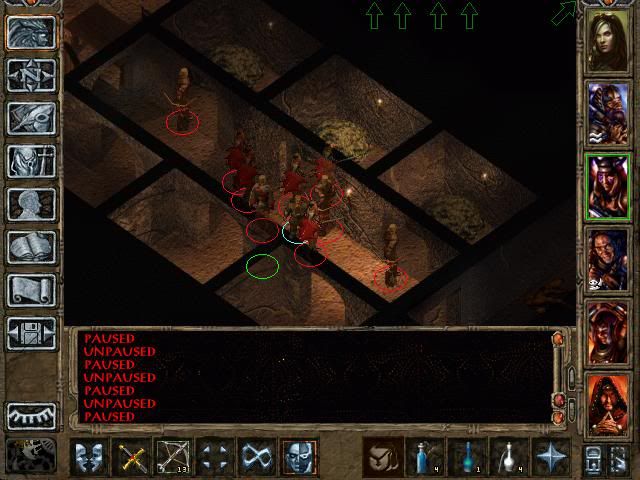
Task: Open the character record sheet
Action: tap(30, 204)
